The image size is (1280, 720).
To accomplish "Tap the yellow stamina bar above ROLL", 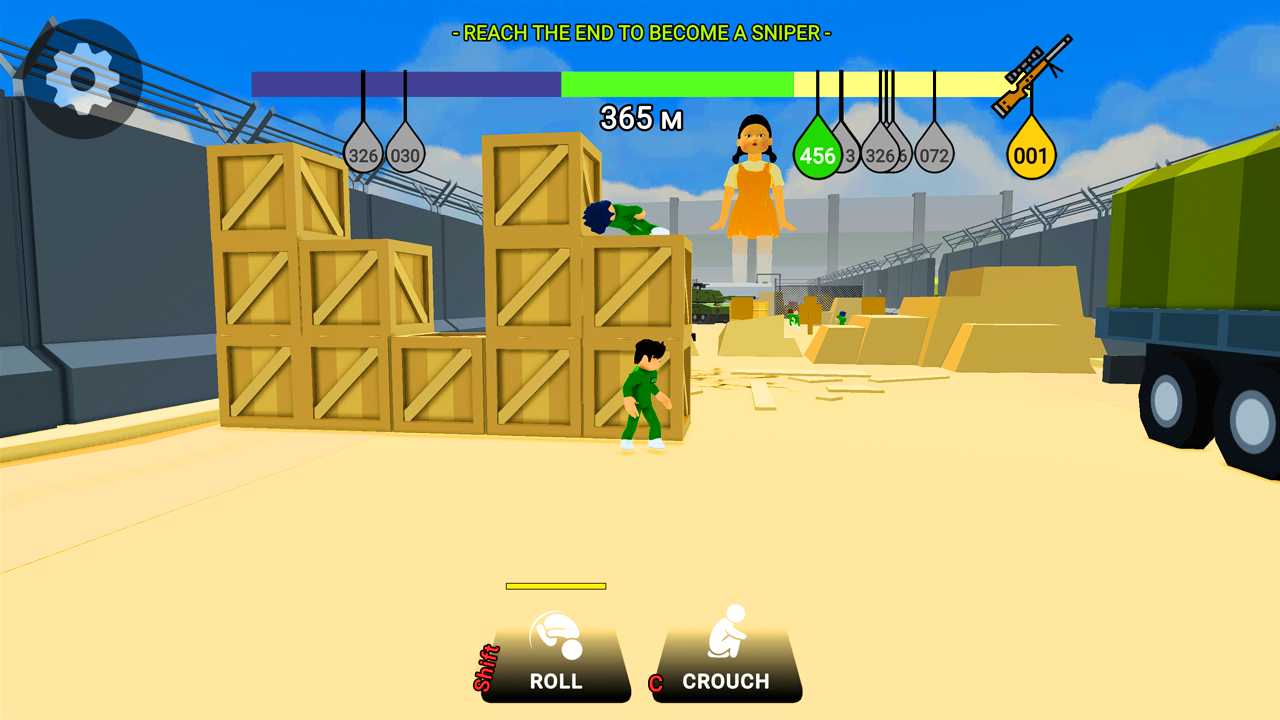I will pyautogui.click(x=557, y=584).
